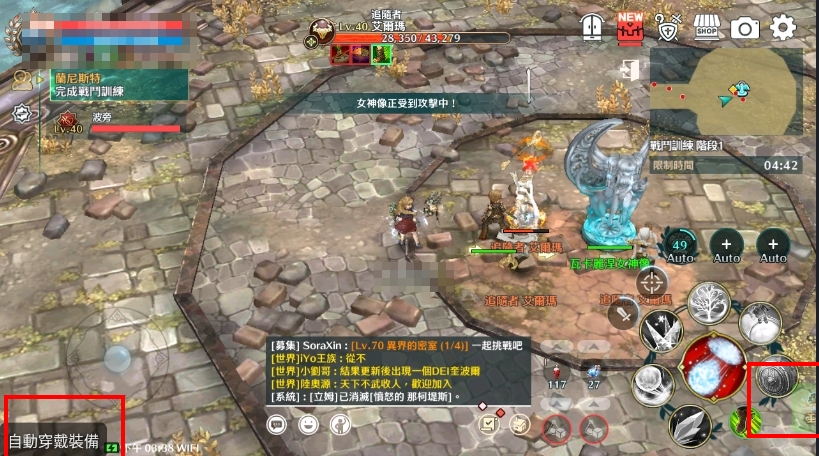Image resolution: width=819 pixels, height=456 pixels.
Task: Open the shield and swords menu
Action: pyautogui.click(x=667, y=27)
